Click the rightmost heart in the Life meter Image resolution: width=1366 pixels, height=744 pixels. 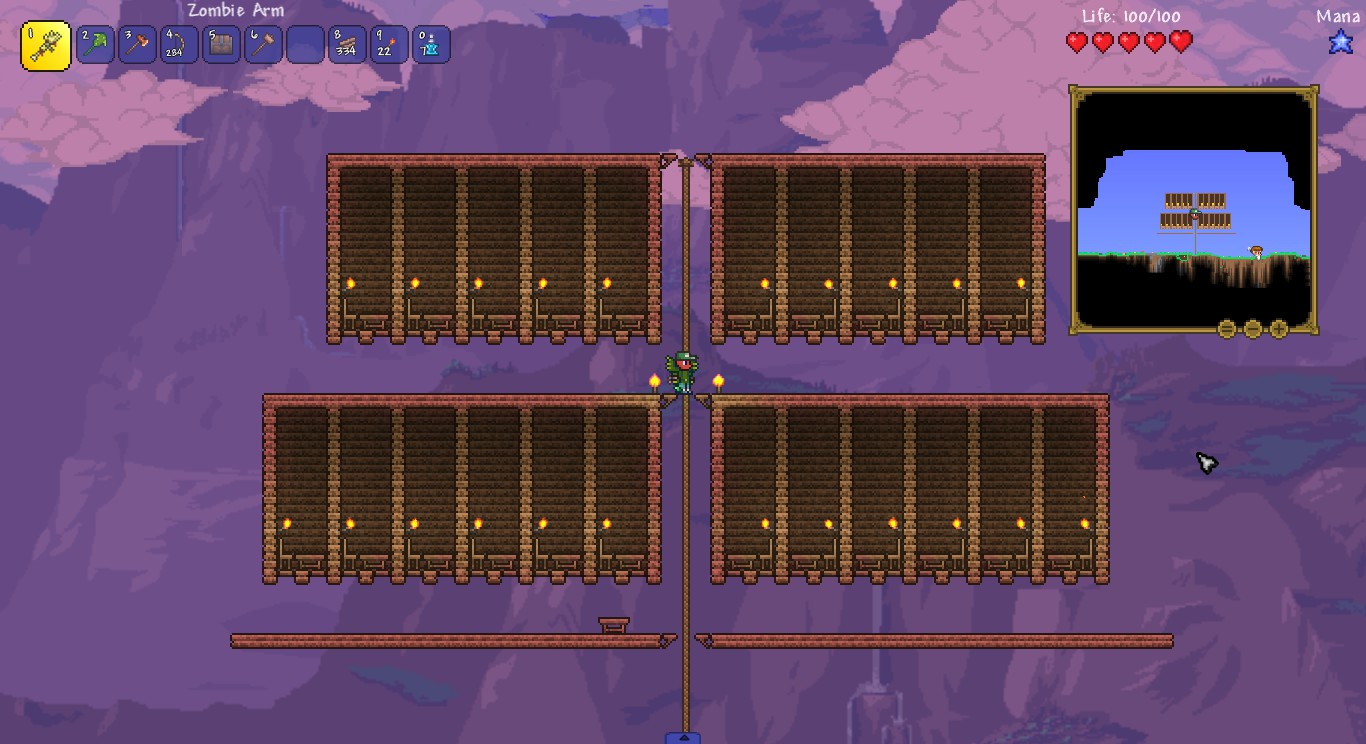point(1182,42)
